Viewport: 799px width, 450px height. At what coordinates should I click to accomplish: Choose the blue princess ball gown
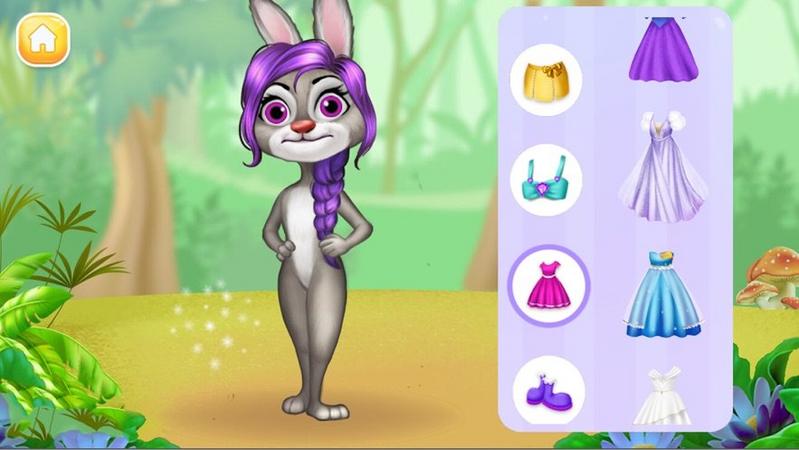point(662,293)
